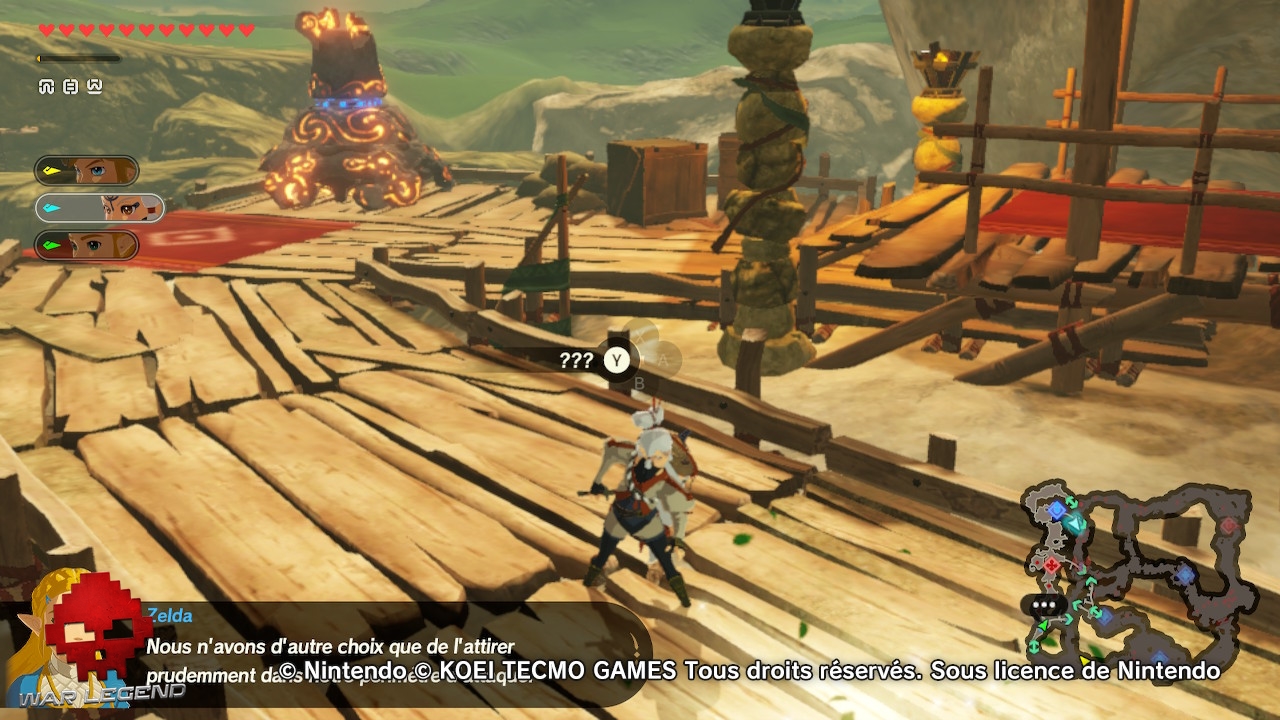Click the yellow triangle marker on the minimap
Viewport: 1280px width, 720px height.
tap(1083, 660)
